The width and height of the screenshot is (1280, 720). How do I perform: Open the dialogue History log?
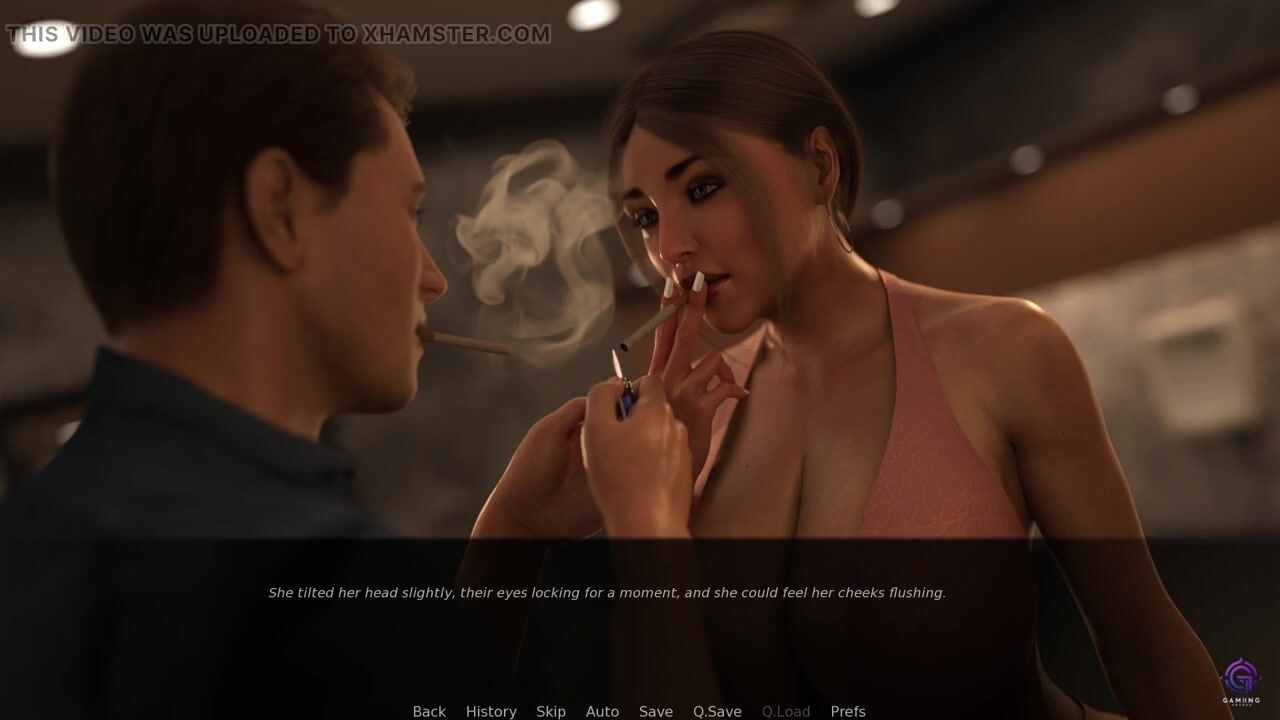(491, 711)
